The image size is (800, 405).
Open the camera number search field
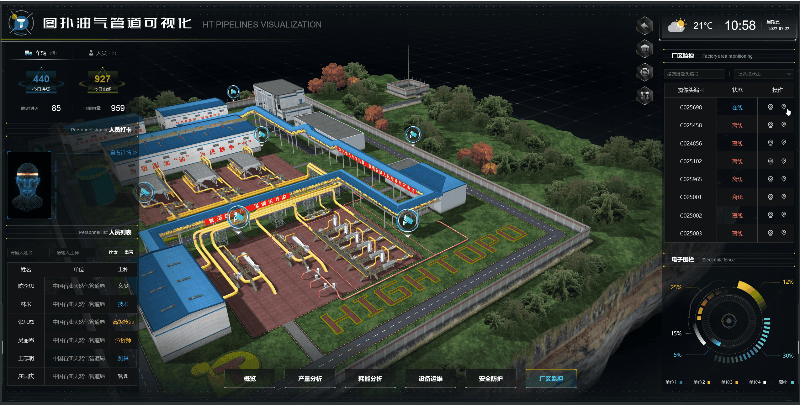[x=693, y=73]
